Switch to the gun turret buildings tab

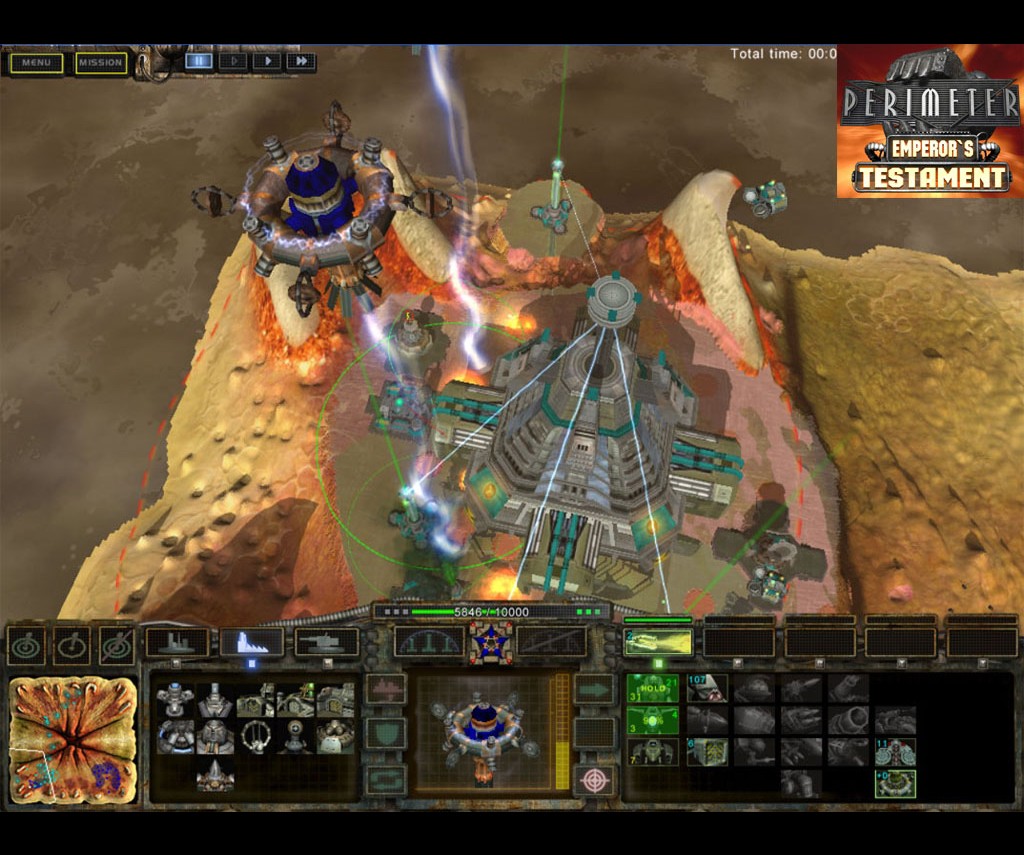tap(327, 642)
